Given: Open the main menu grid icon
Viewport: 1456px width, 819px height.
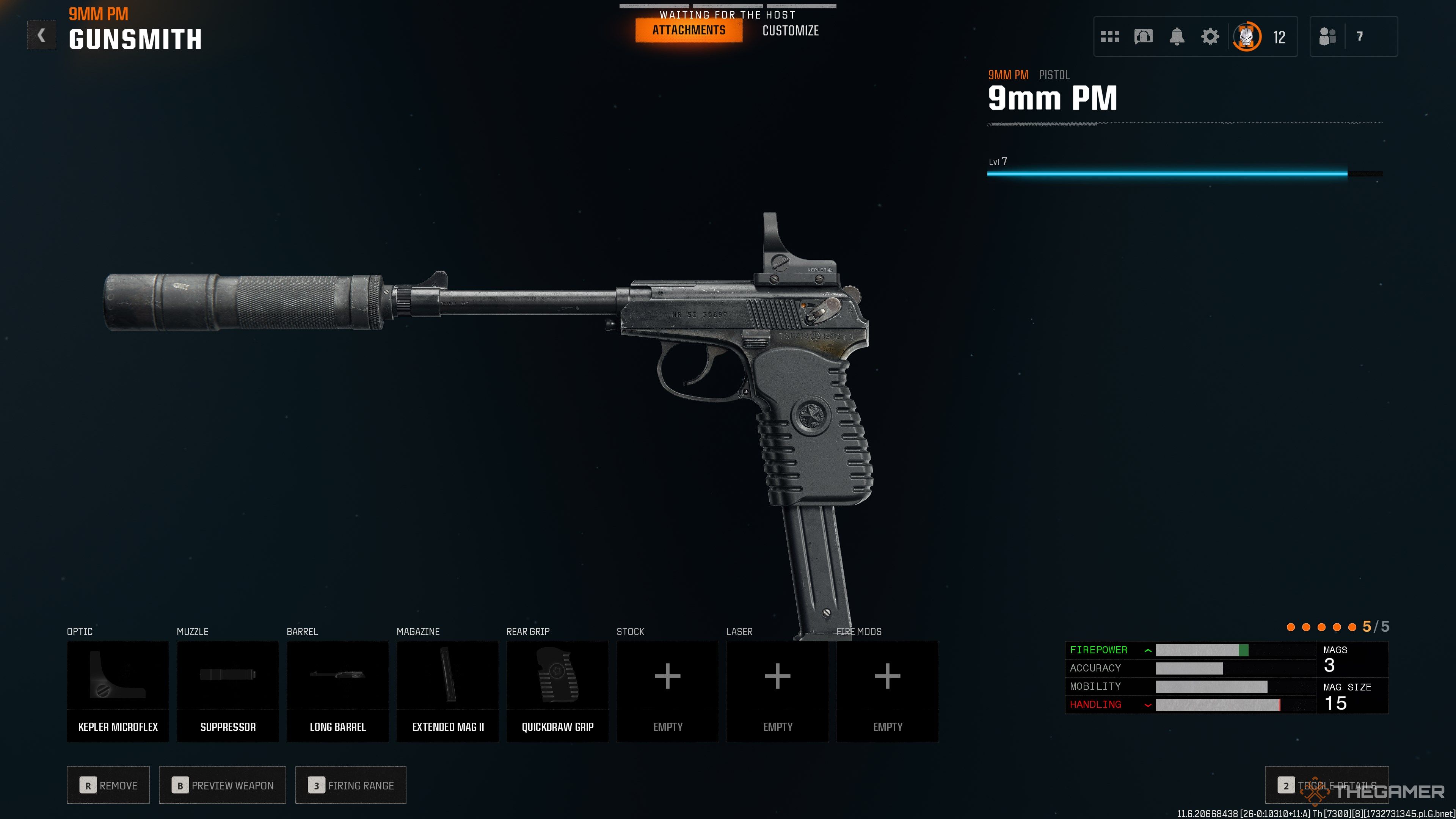Looking at the screenshot, I should [x=1110, y=36].
